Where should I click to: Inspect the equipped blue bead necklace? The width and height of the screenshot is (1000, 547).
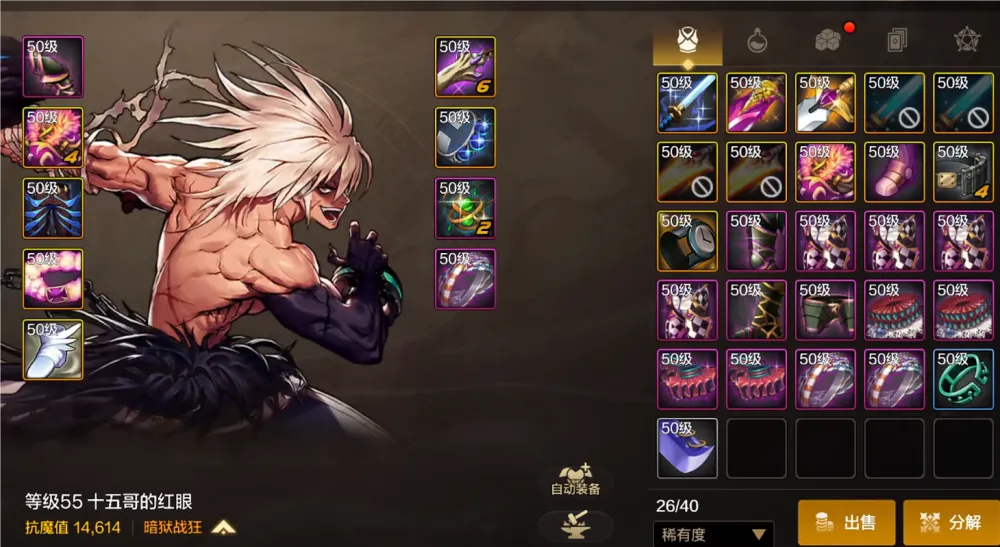(465, 137)
